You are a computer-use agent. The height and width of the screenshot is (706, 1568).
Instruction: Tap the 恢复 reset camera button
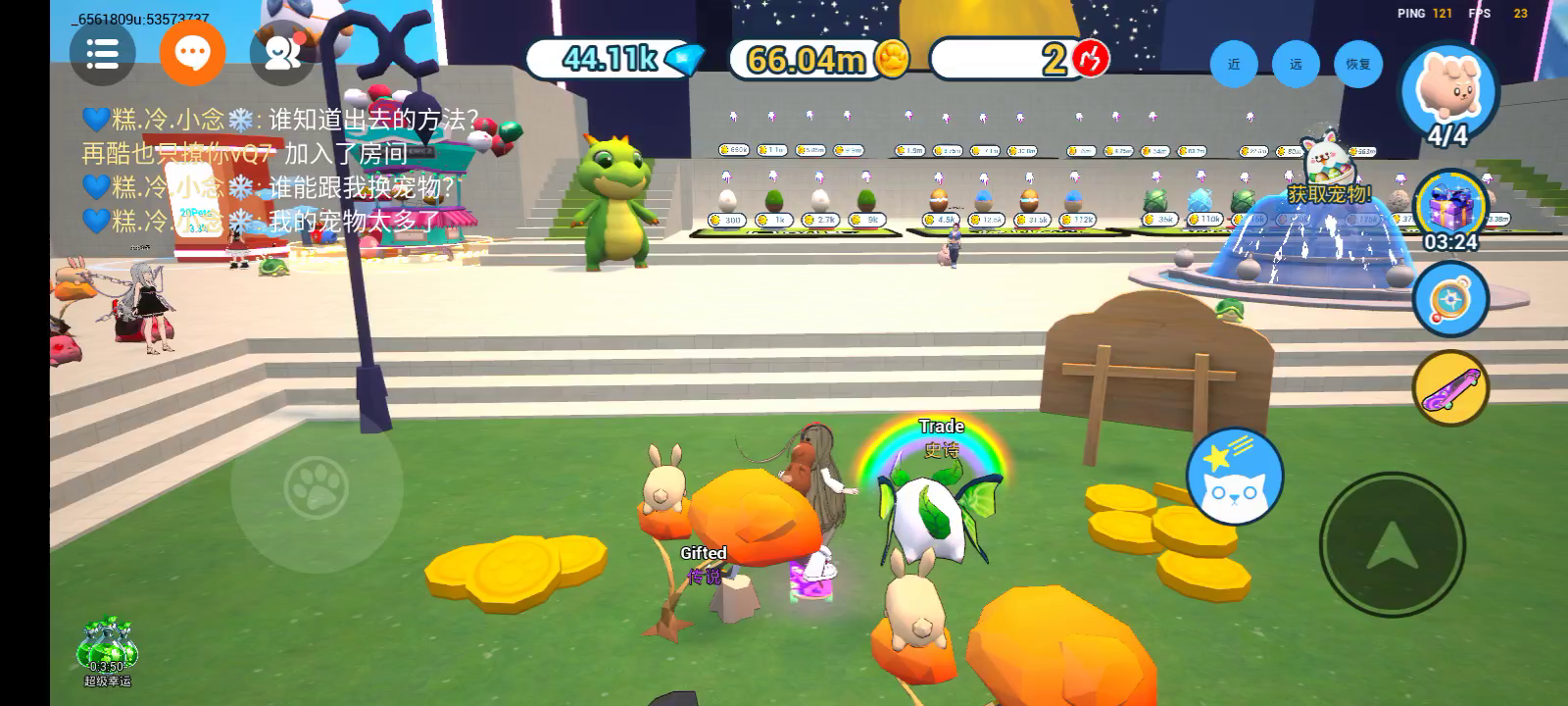click(1357, 64)
